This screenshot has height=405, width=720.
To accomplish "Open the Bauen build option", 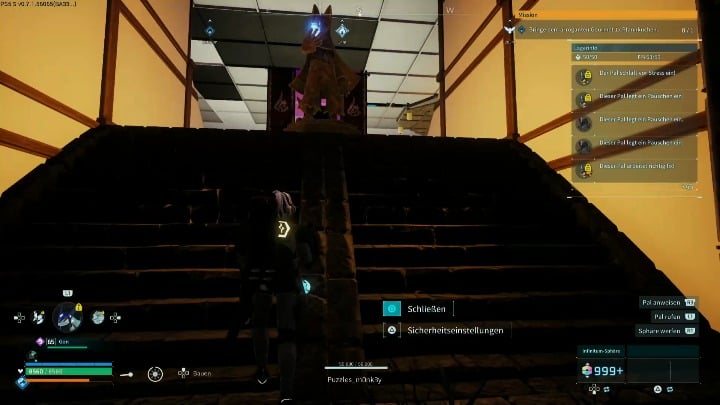I will point(194,373).
